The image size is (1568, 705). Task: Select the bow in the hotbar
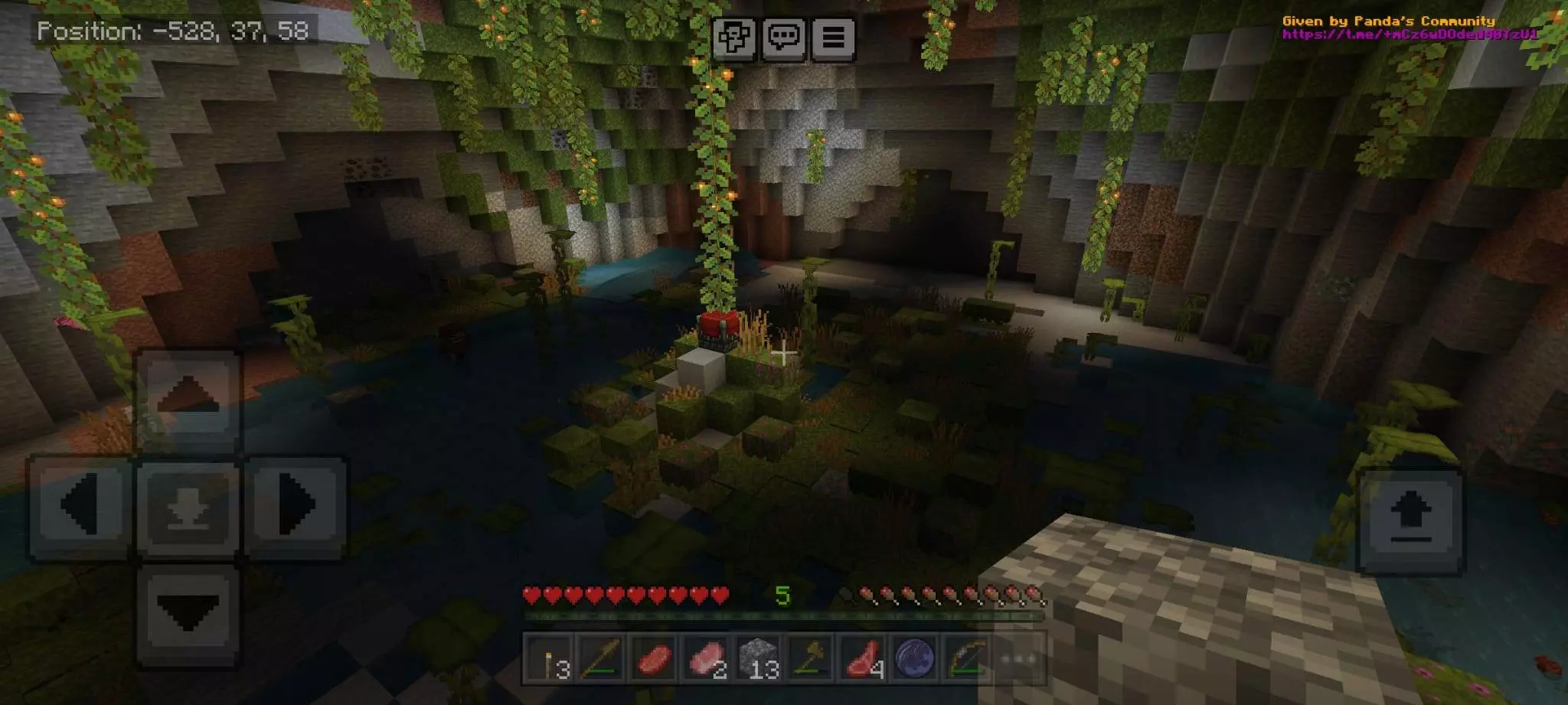967,658
